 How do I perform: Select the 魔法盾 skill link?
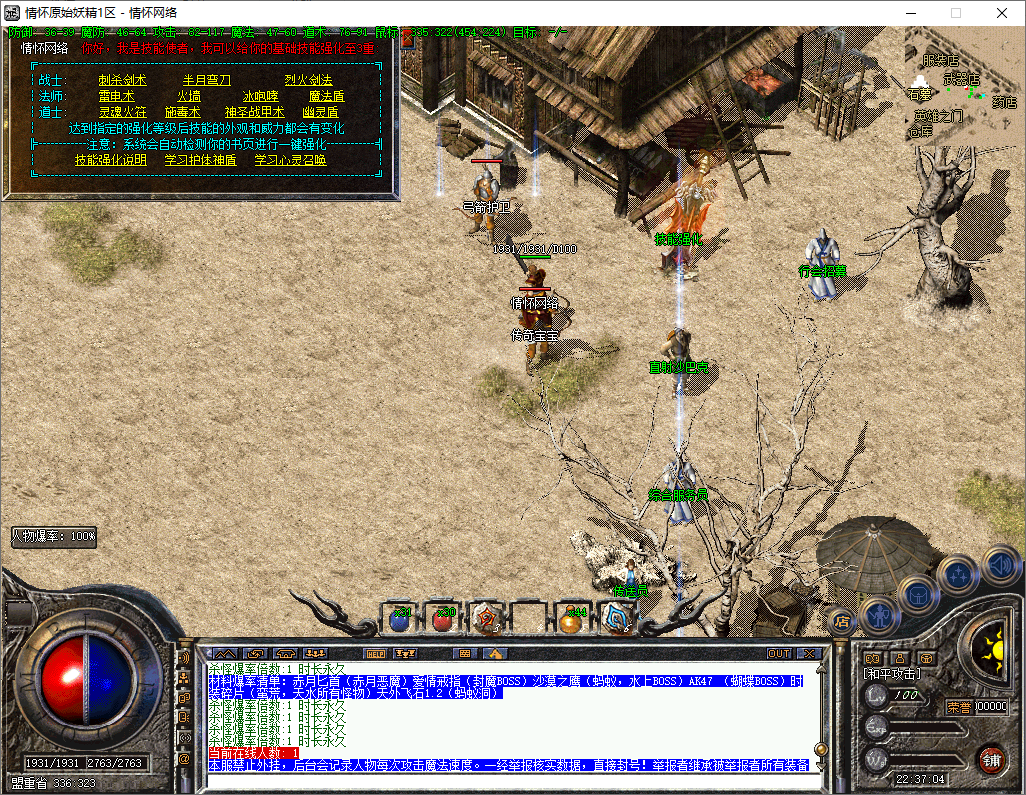[326, 96]
